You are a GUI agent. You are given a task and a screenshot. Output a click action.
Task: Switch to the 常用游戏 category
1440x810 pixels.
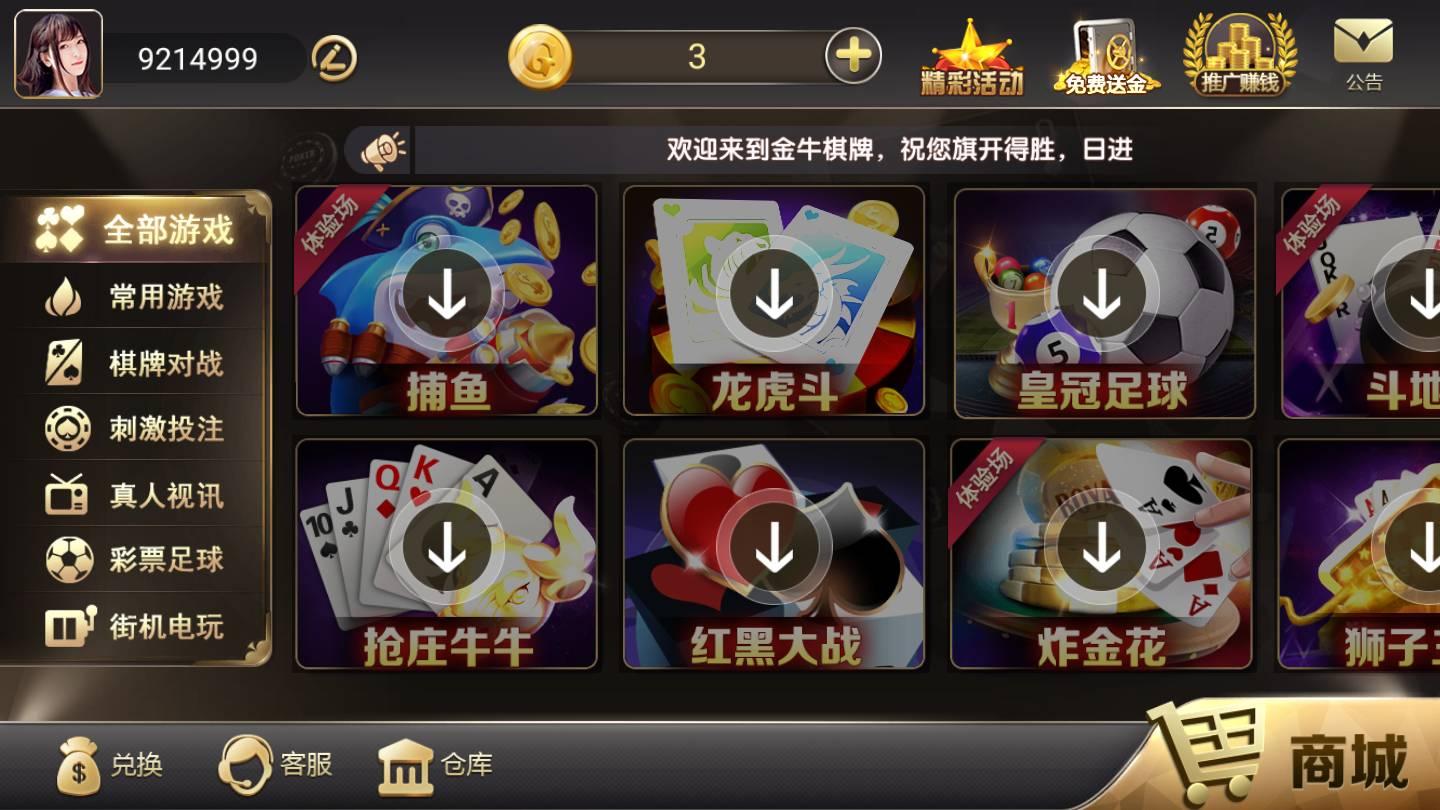[140, 297]
